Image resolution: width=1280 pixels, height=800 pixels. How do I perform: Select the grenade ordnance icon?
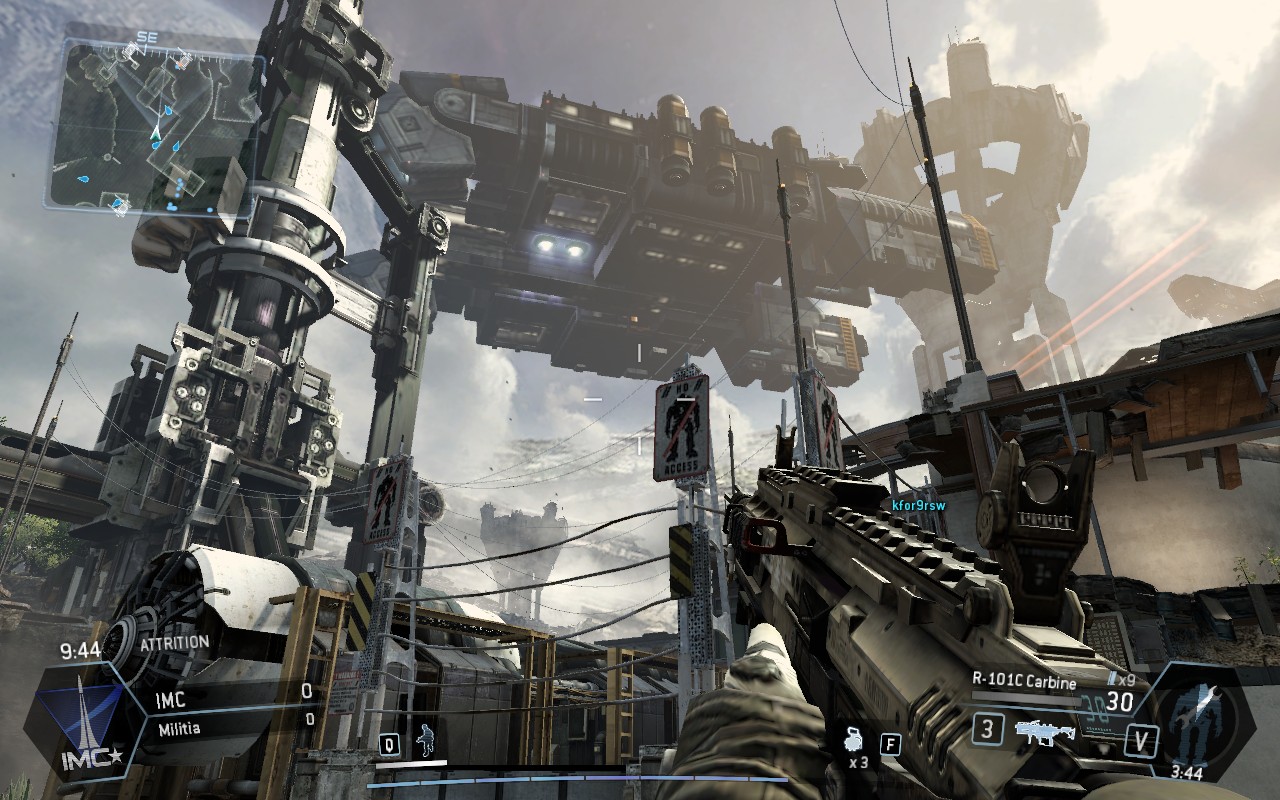pos(853,741)
